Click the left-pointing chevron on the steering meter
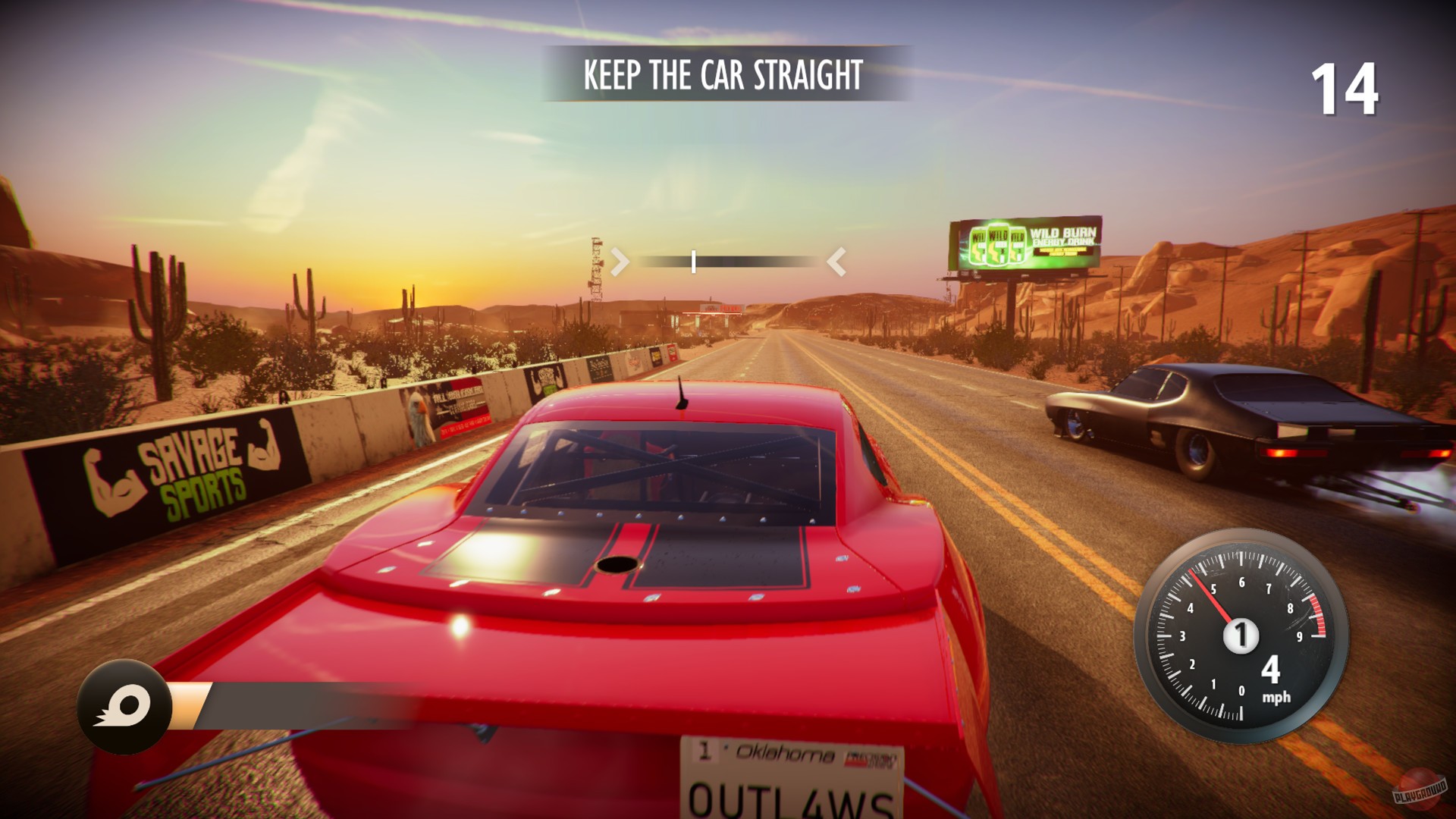 [837, 262]
